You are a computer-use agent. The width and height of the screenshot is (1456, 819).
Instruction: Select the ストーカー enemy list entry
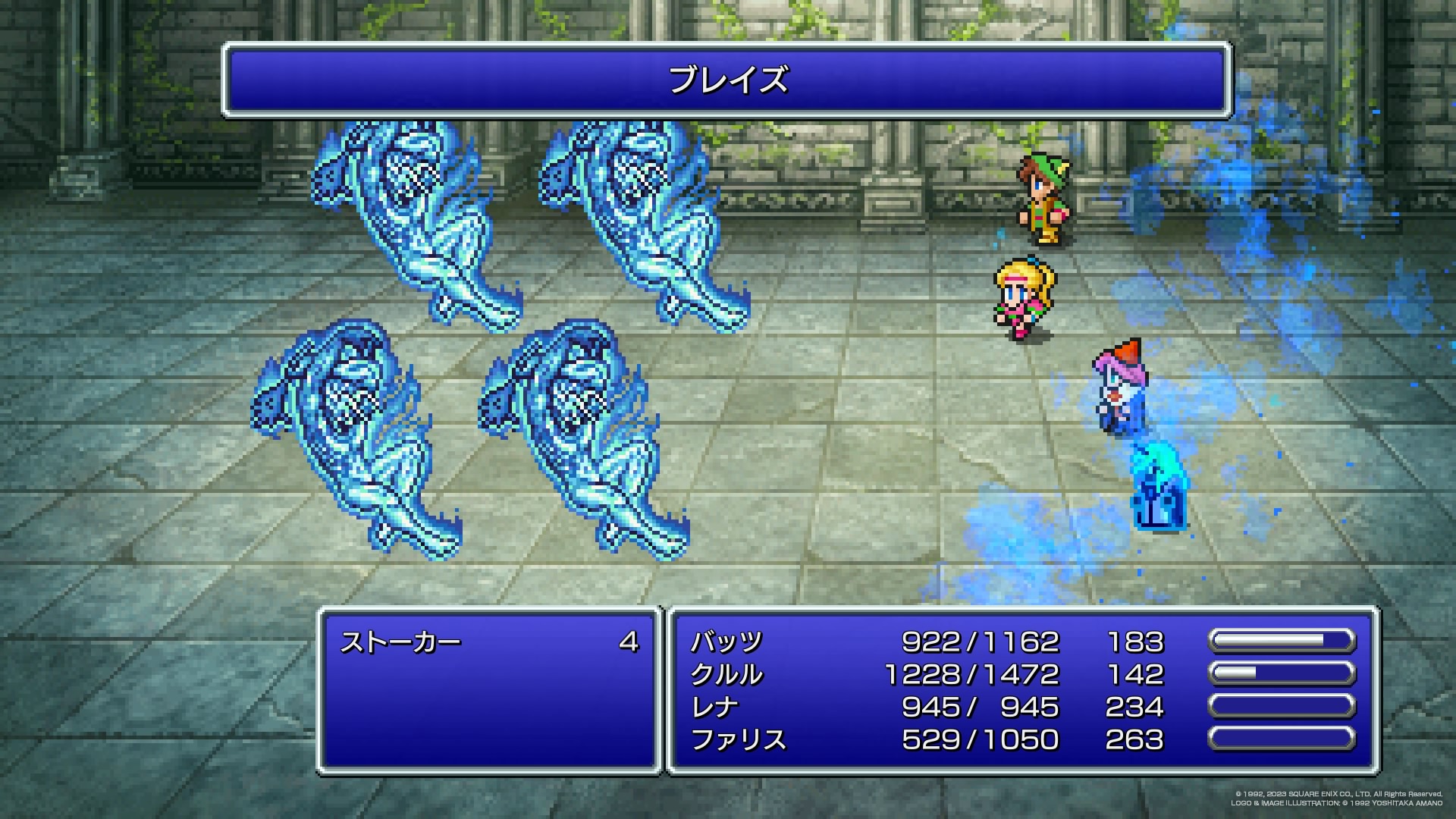click(400, 643)
